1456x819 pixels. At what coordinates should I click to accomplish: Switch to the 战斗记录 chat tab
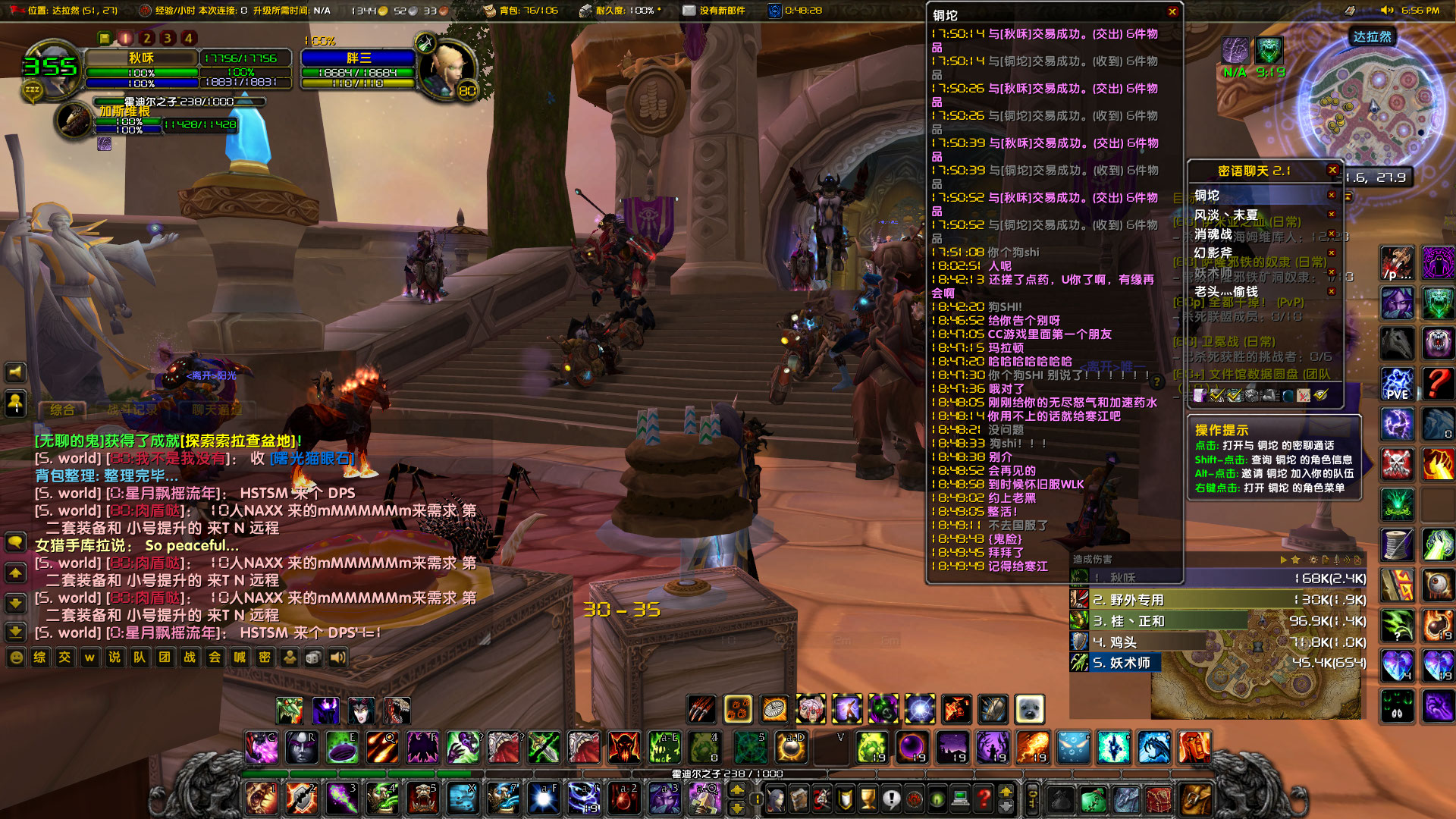click(x=133, y=409)
